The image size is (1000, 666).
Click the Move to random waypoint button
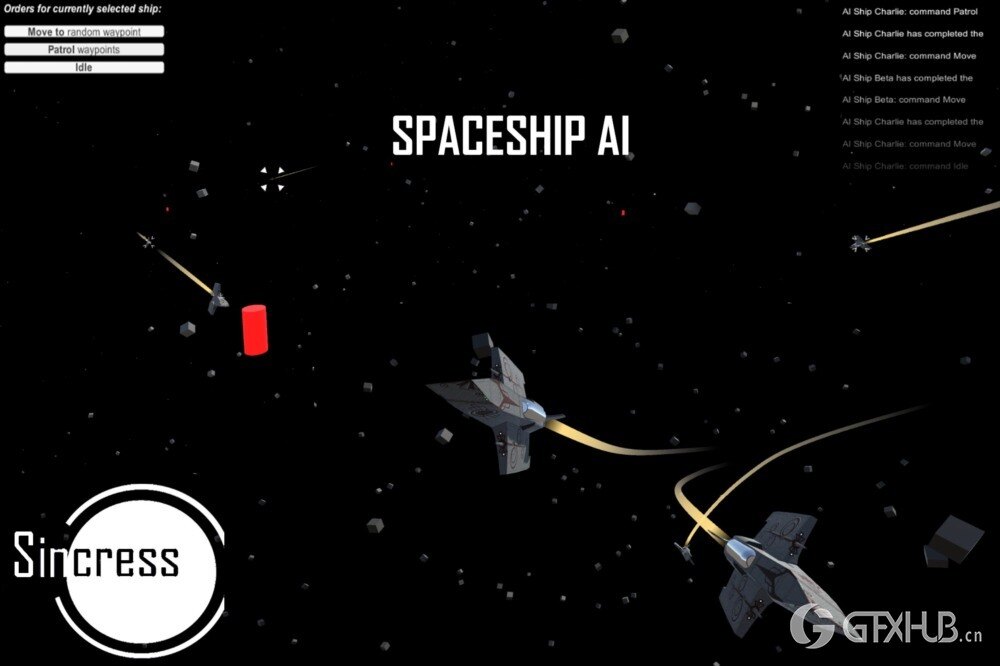click(84, 31)
